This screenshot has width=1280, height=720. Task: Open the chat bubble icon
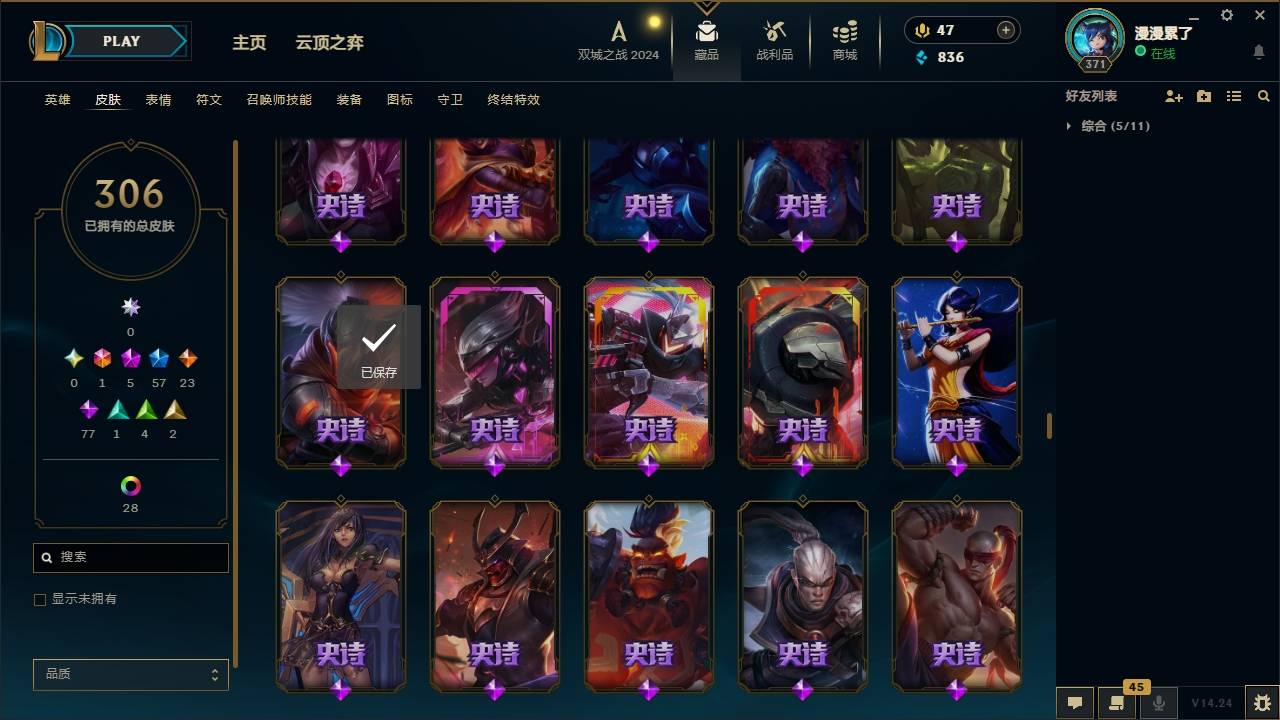(1075, 703)
